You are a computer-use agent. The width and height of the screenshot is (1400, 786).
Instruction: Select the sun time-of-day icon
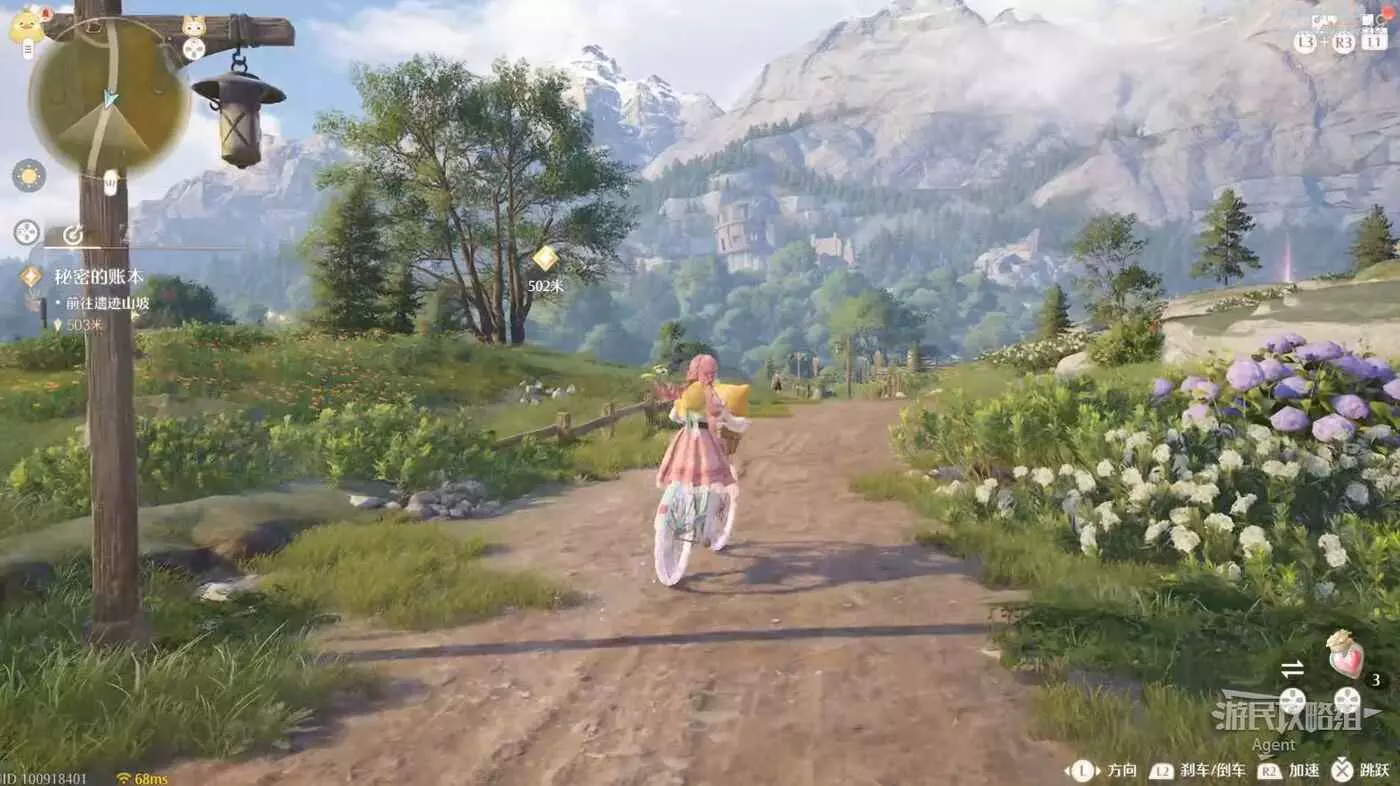[x=28, y=175]
